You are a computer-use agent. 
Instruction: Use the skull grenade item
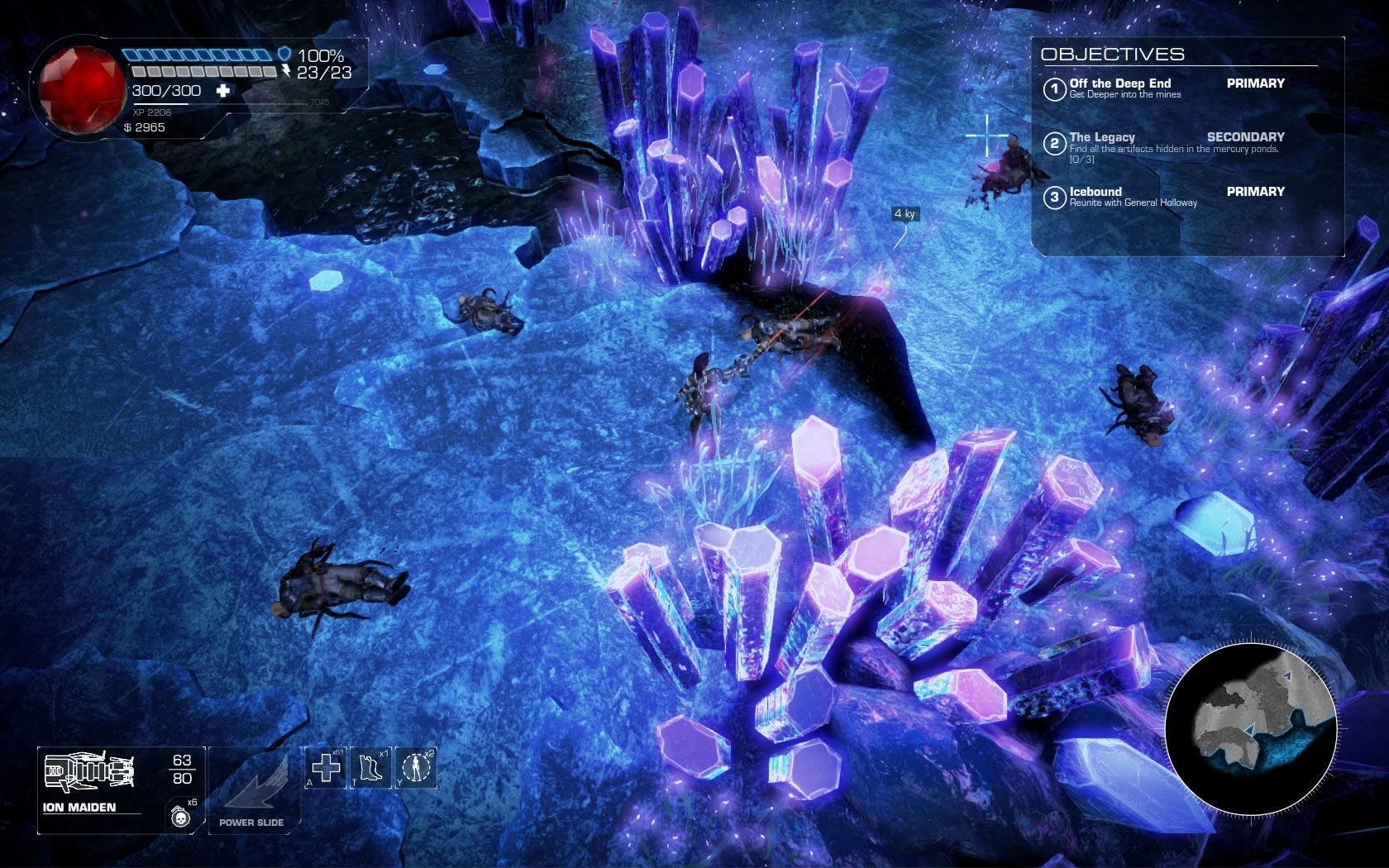(179, 817)
